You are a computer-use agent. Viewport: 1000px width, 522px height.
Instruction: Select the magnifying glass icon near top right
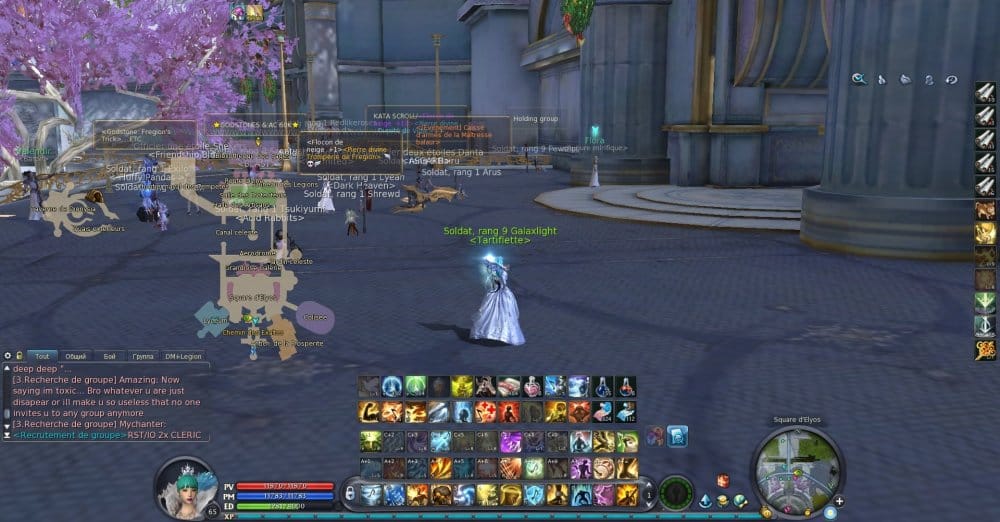coord(859,79)
